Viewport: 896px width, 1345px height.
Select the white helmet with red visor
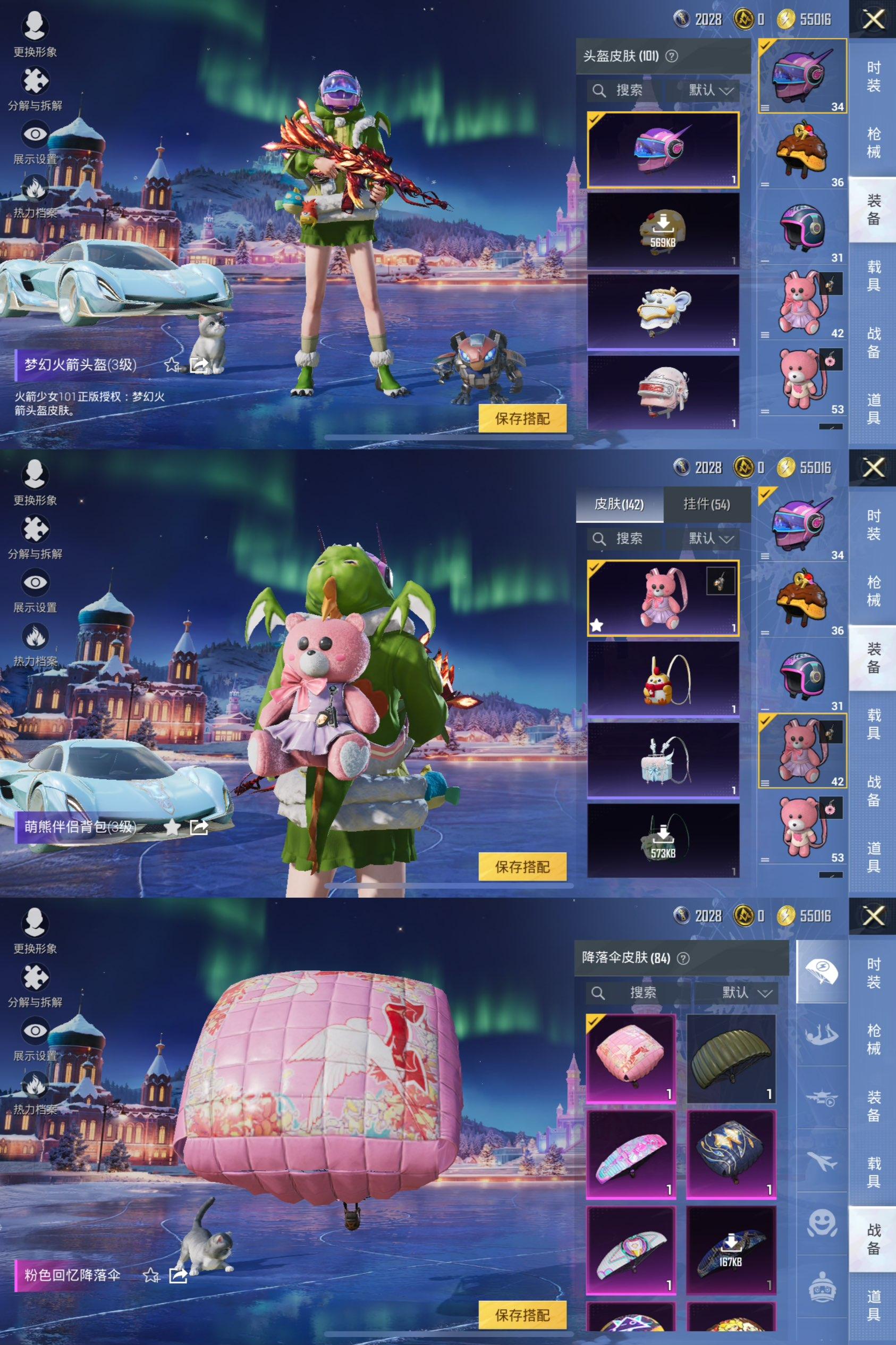click(x=663, y=393)
